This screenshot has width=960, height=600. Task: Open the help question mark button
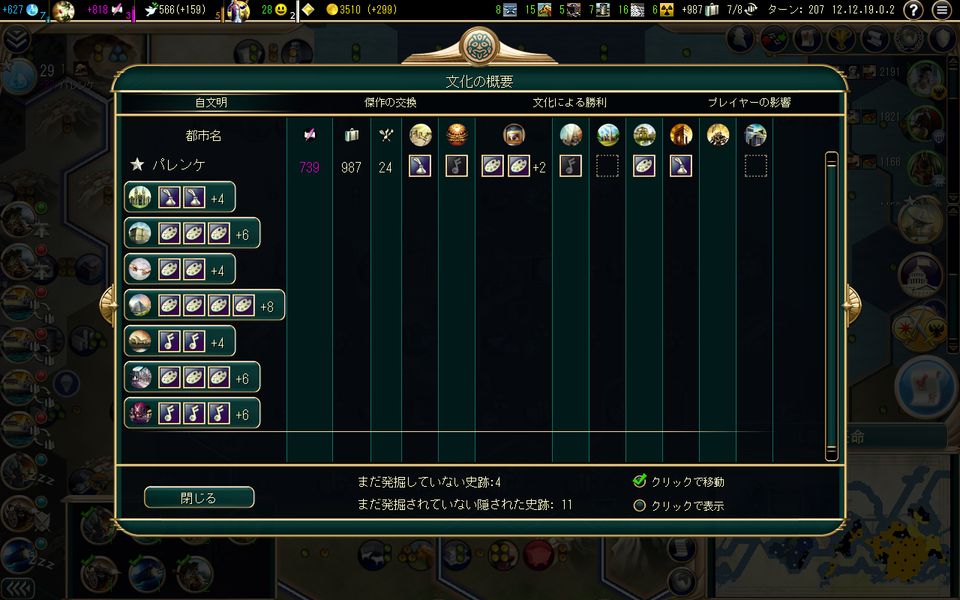[x=912, y=10]
